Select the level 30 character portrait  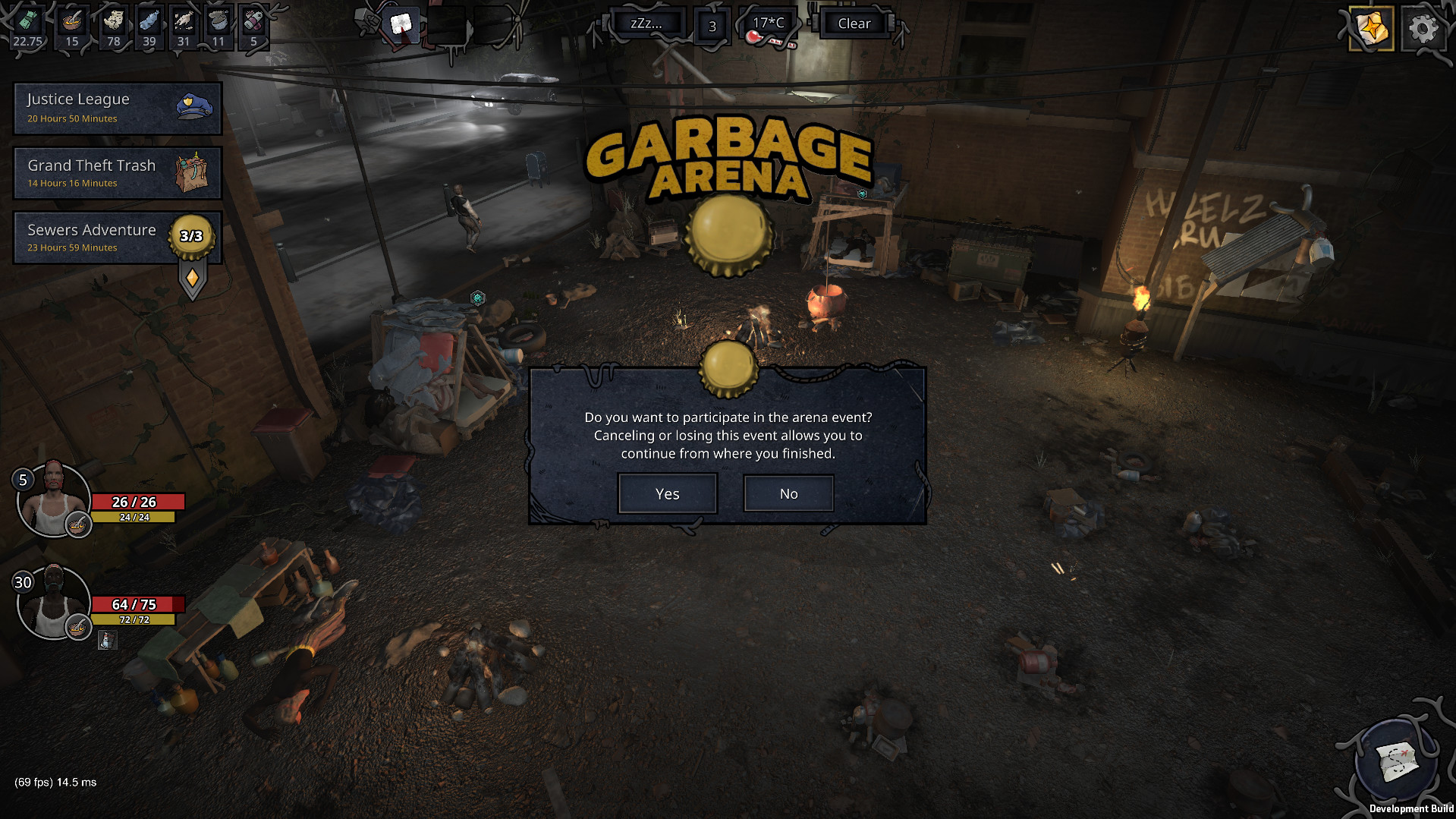[x=54, y=602]
